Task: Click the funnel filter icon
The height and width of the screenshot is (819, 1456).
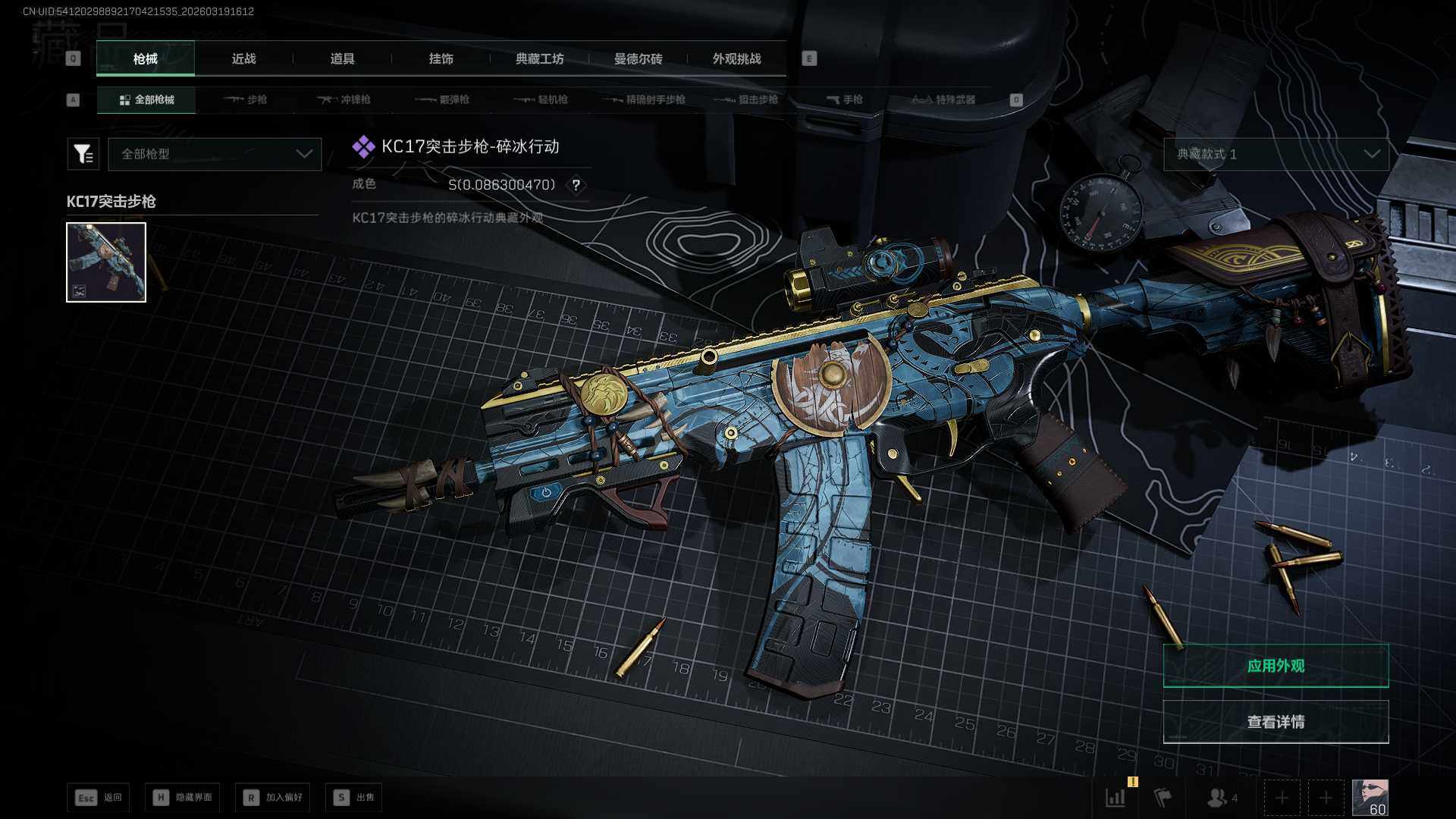Action: coord(83,154)
